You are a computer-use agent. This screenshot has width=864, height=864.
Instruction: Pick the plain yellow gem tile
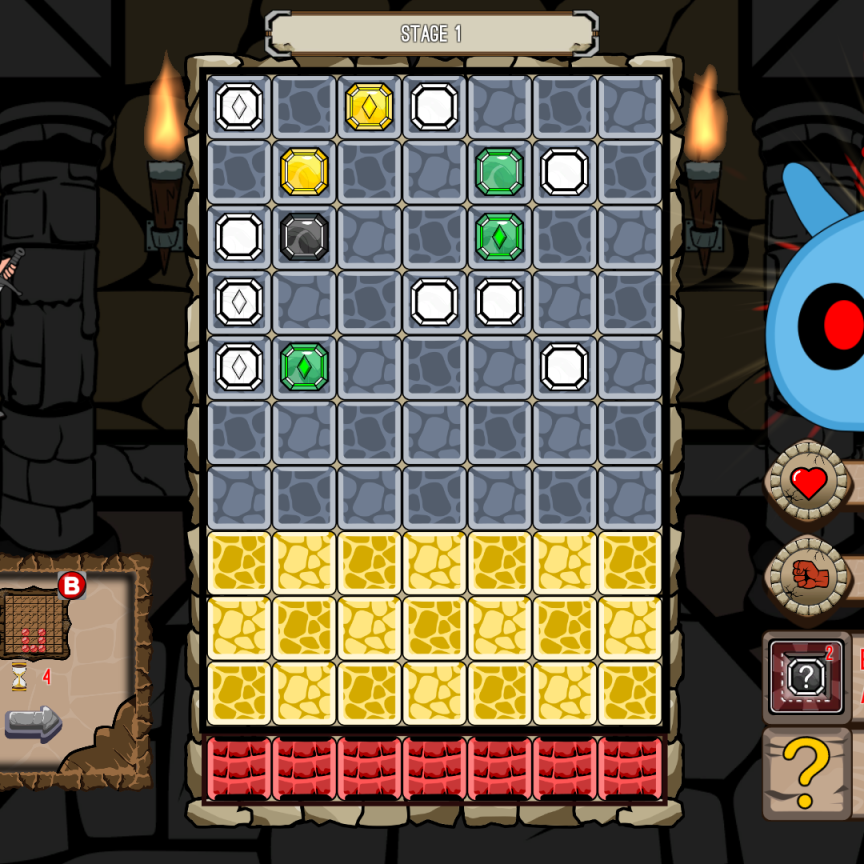(x=304, y=171)
